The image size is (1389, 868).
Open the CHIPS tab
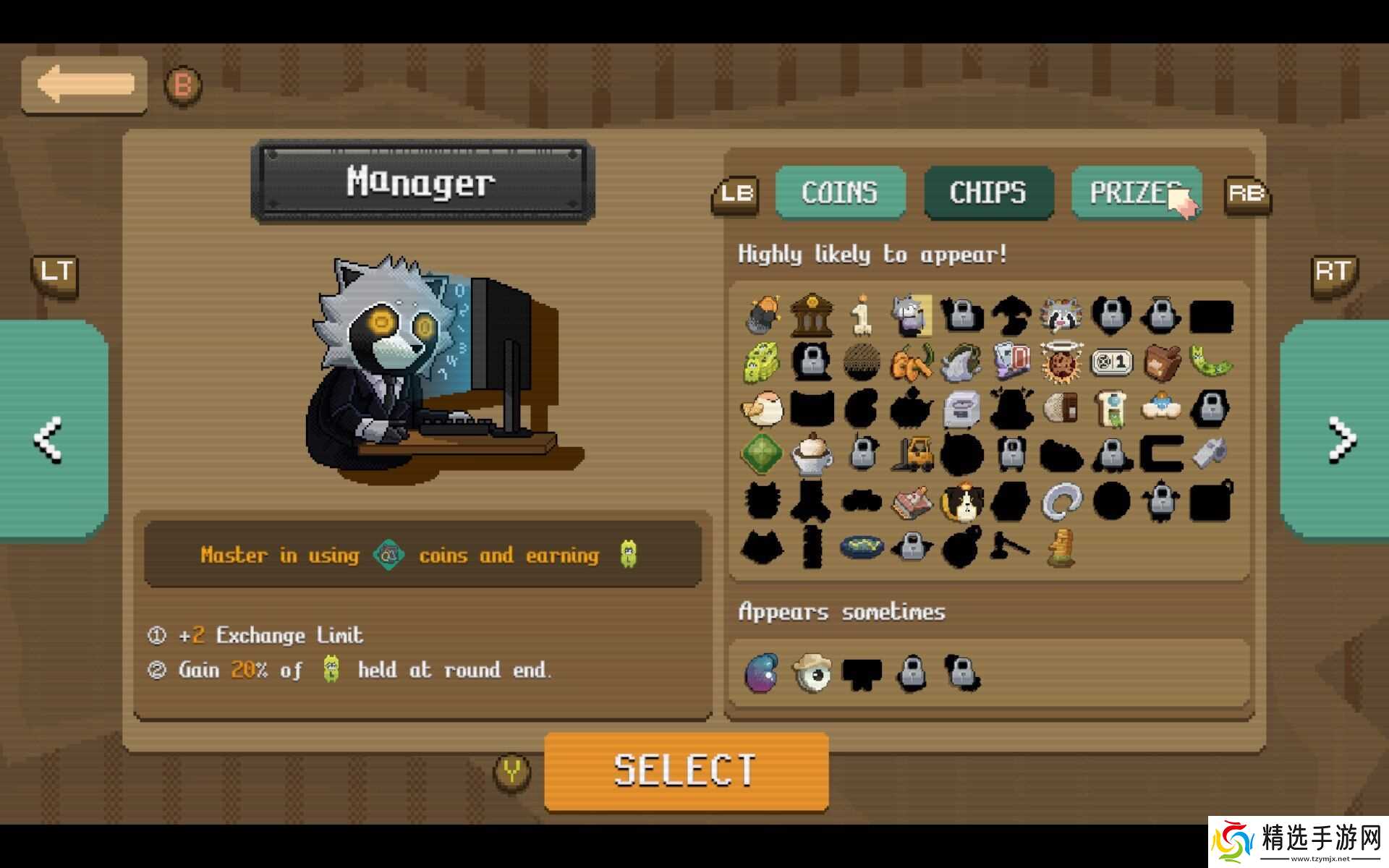988,192
